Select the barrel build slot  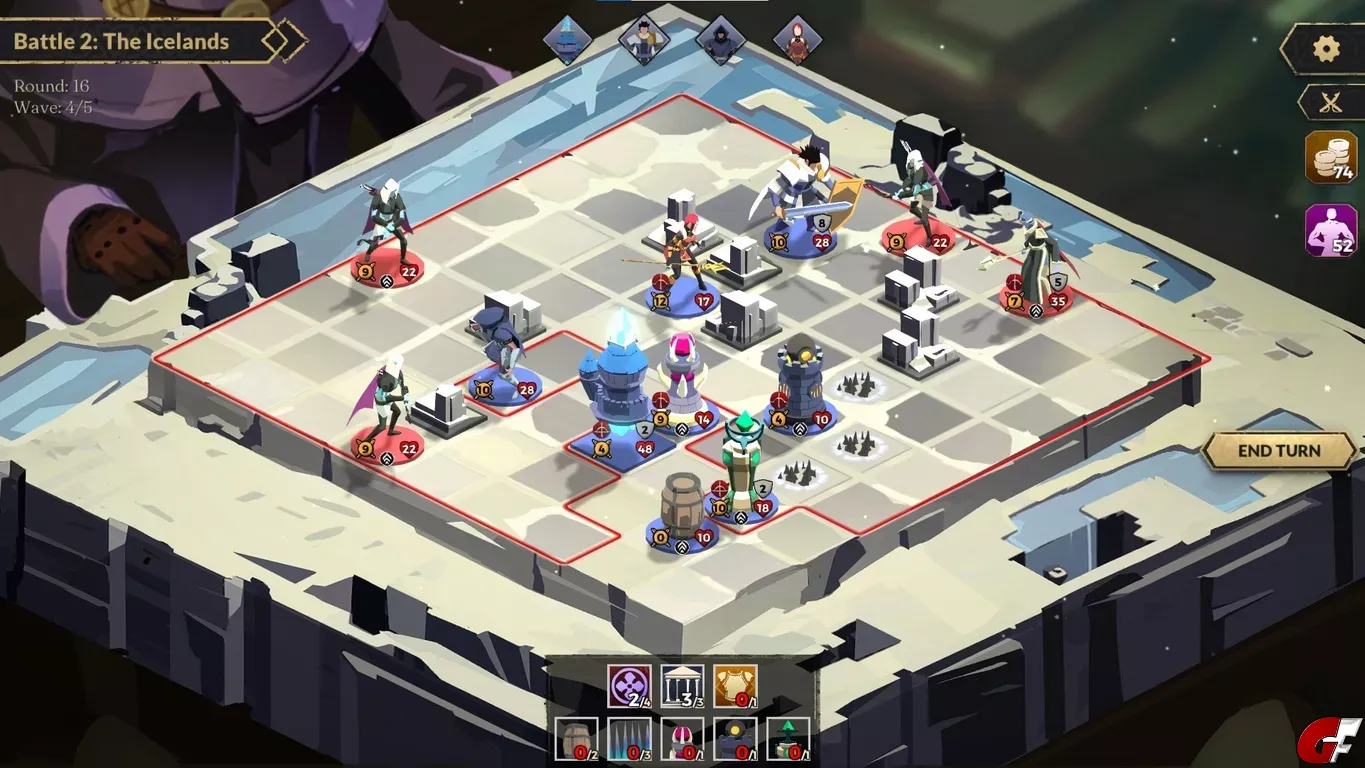[576, 738]
